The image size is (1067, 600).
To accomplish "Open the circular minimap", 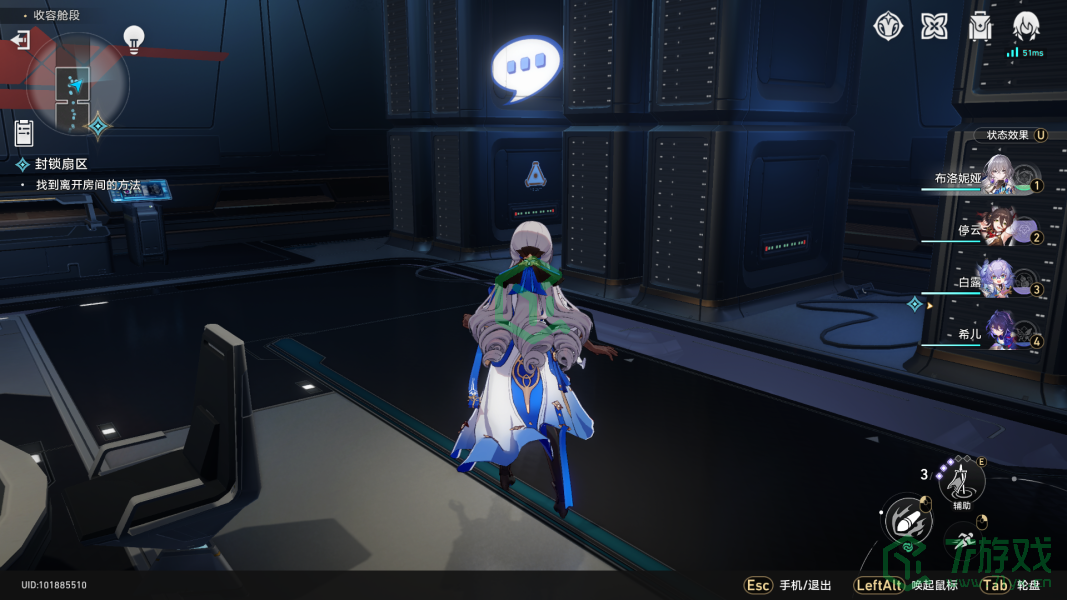I will coord(77,85).
